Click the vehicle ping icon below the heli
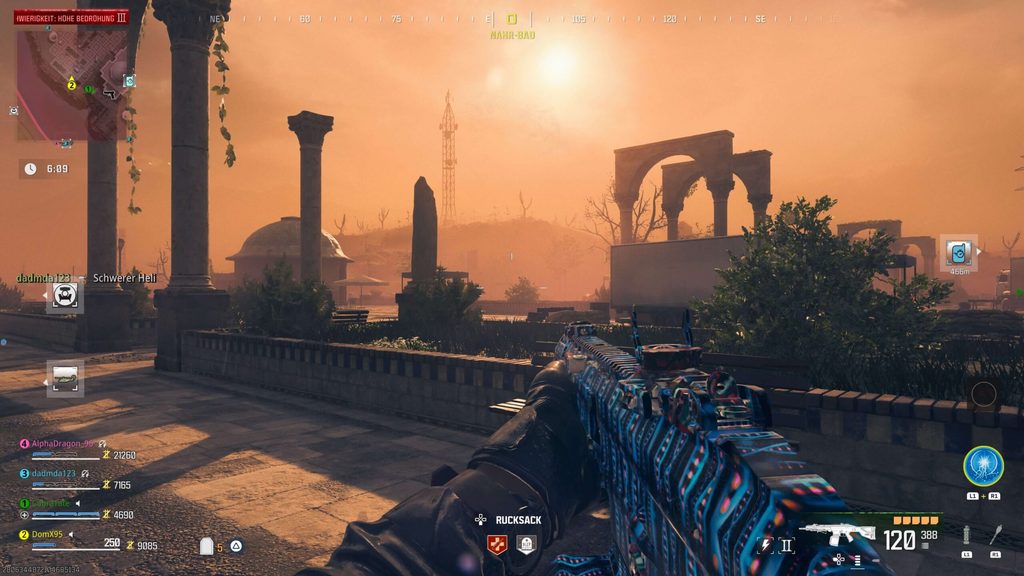 (65, 378)
